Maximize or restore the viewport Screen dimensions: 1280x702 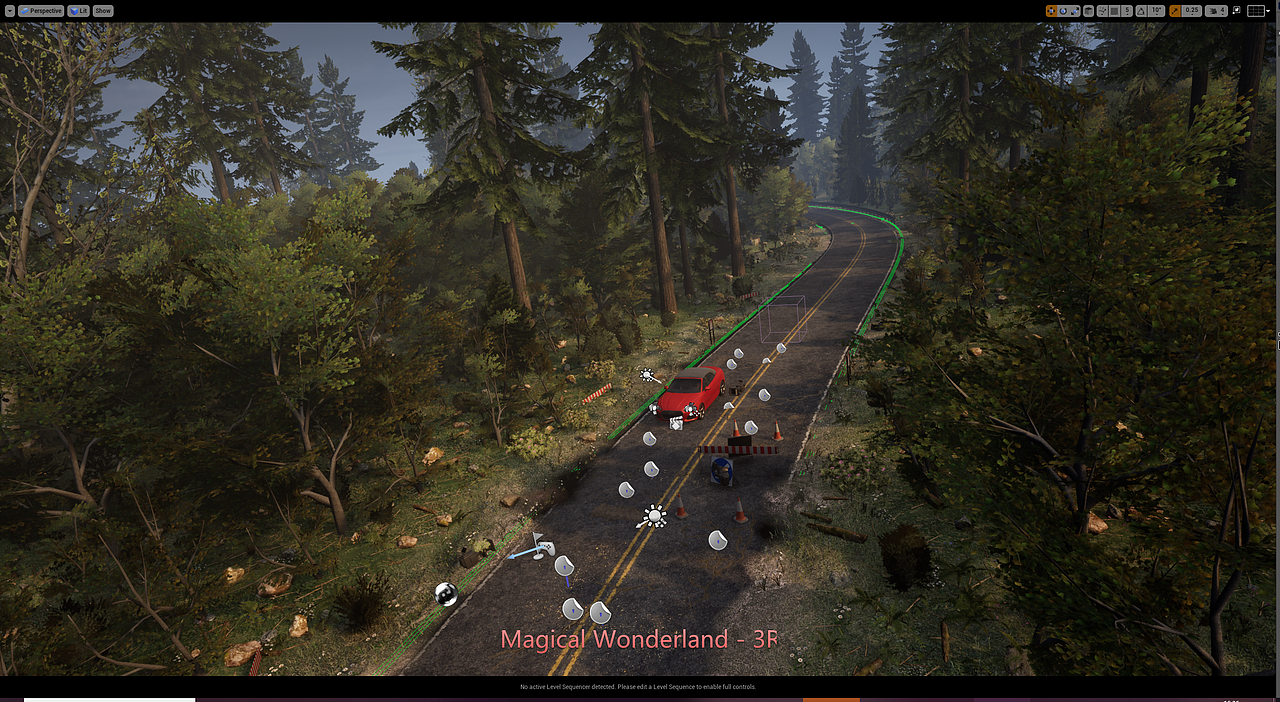click(x=1237, y=10)
